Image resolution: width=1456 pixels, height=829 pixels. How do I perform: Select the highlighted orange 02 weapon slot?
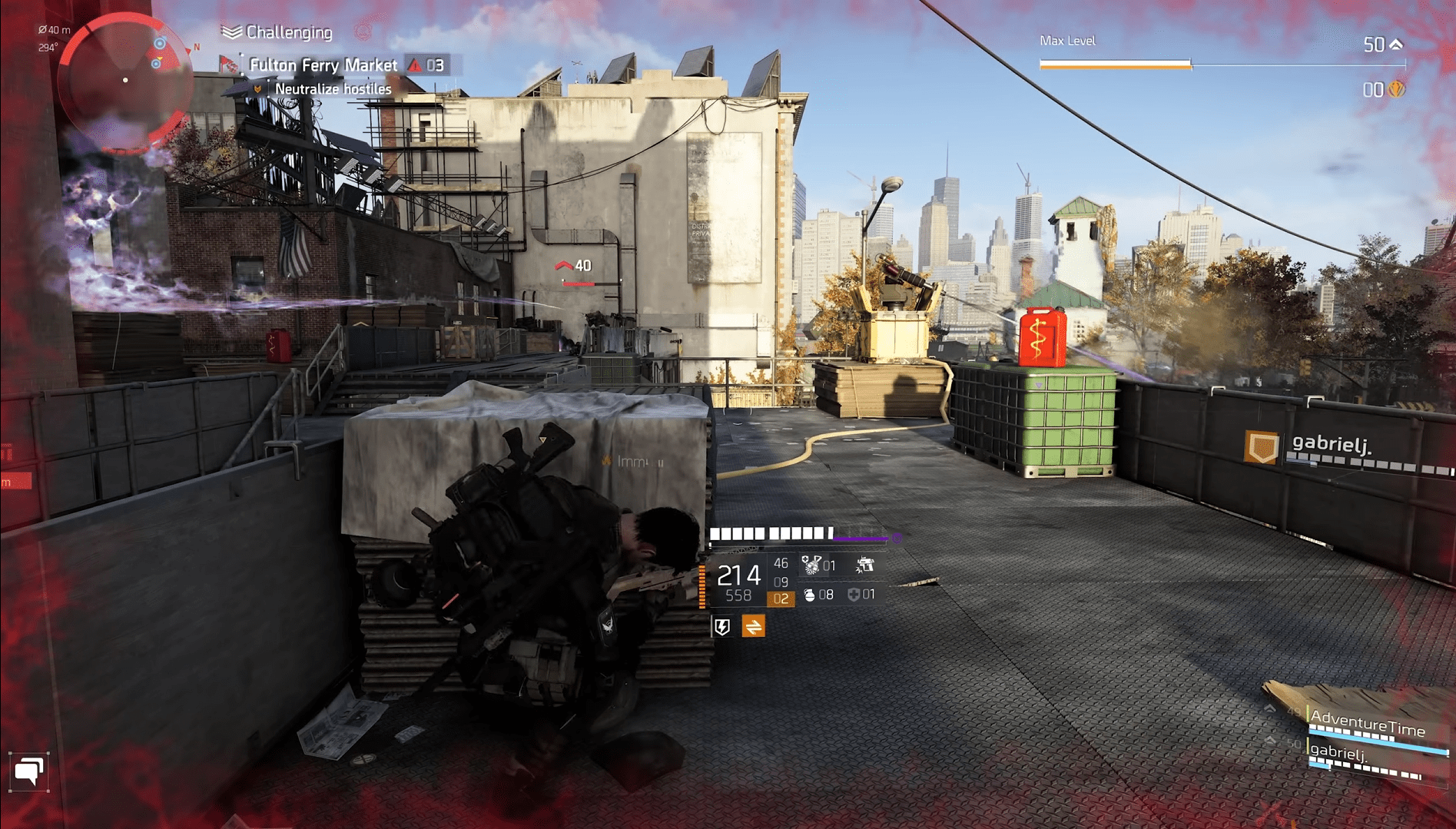(x=781, y=599)
